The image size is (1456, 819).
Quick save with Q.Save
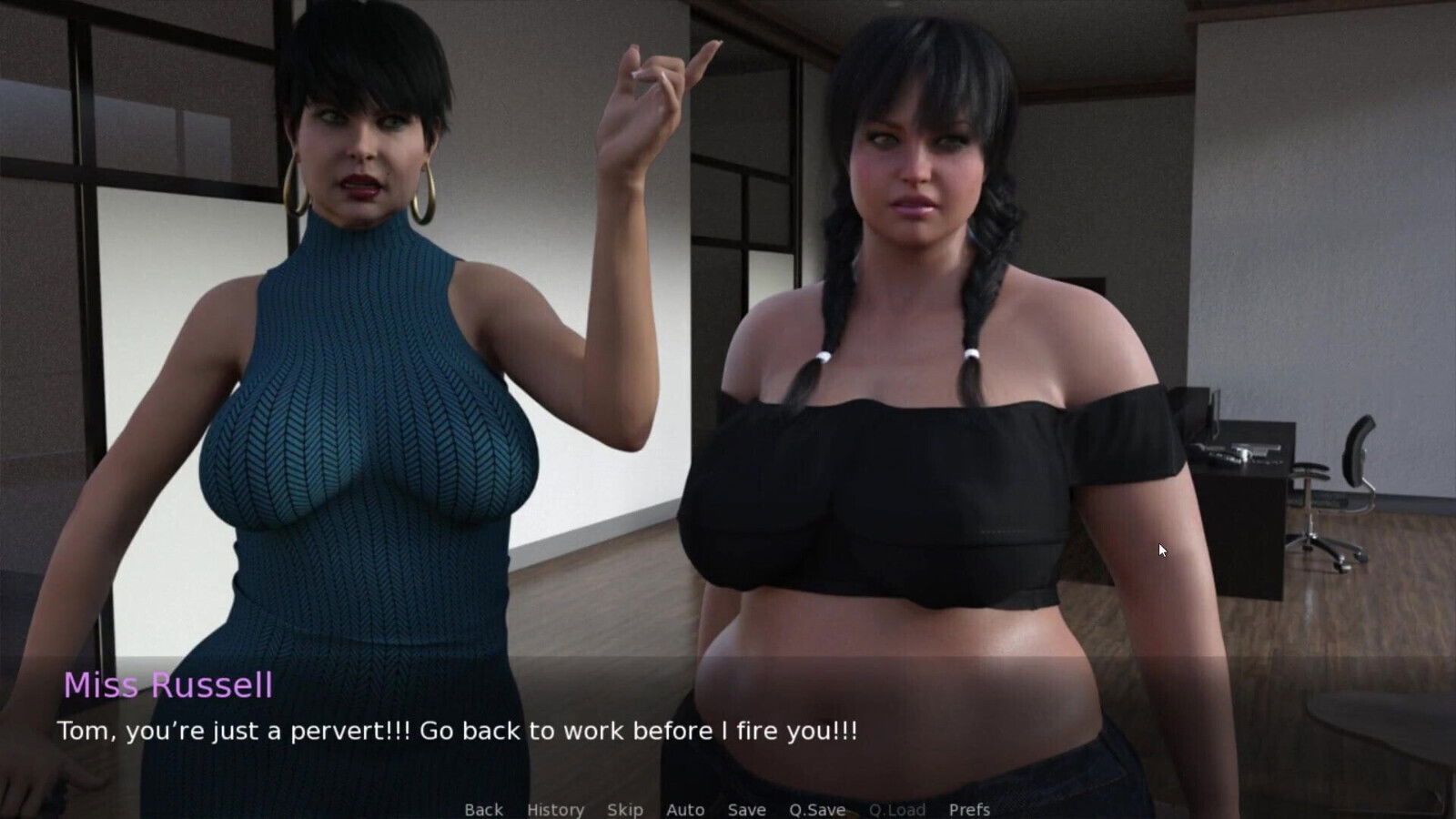(817, 809)
